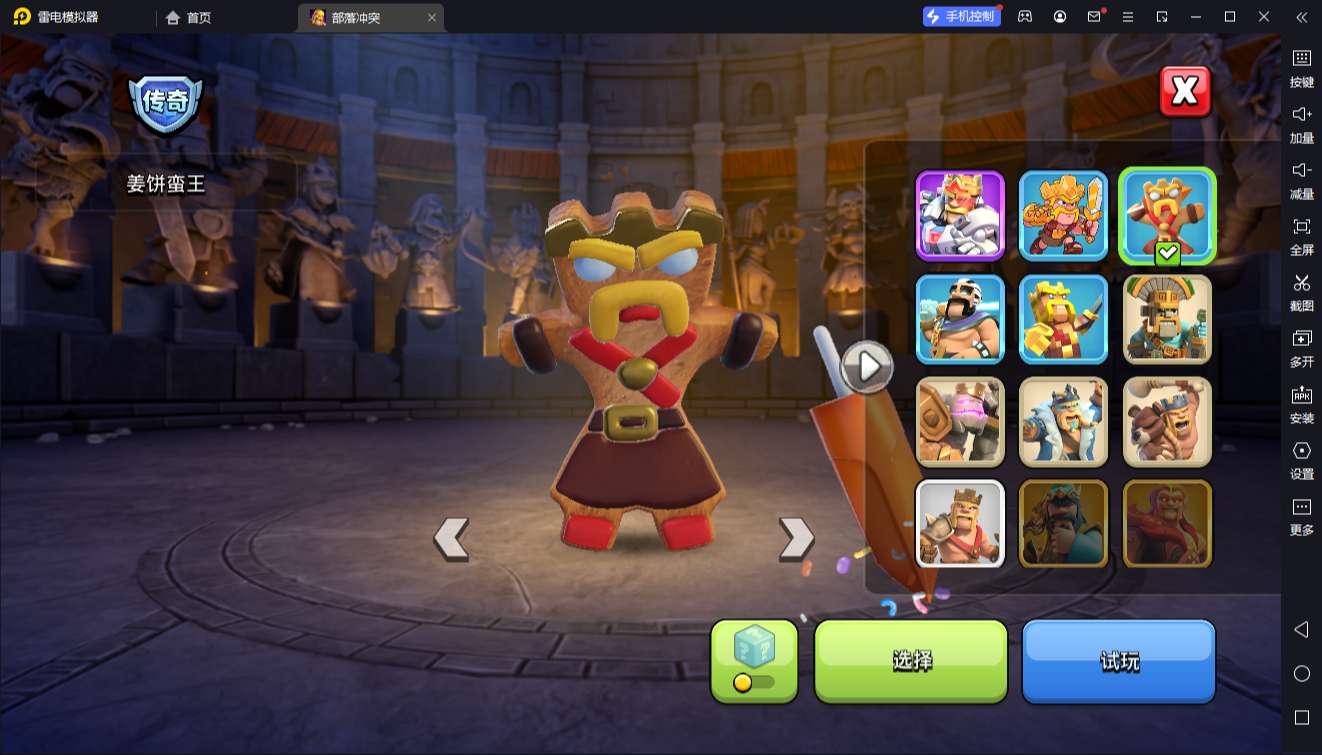Select the blue ice king skin
1322x755 pixels.
point(1063,422)
